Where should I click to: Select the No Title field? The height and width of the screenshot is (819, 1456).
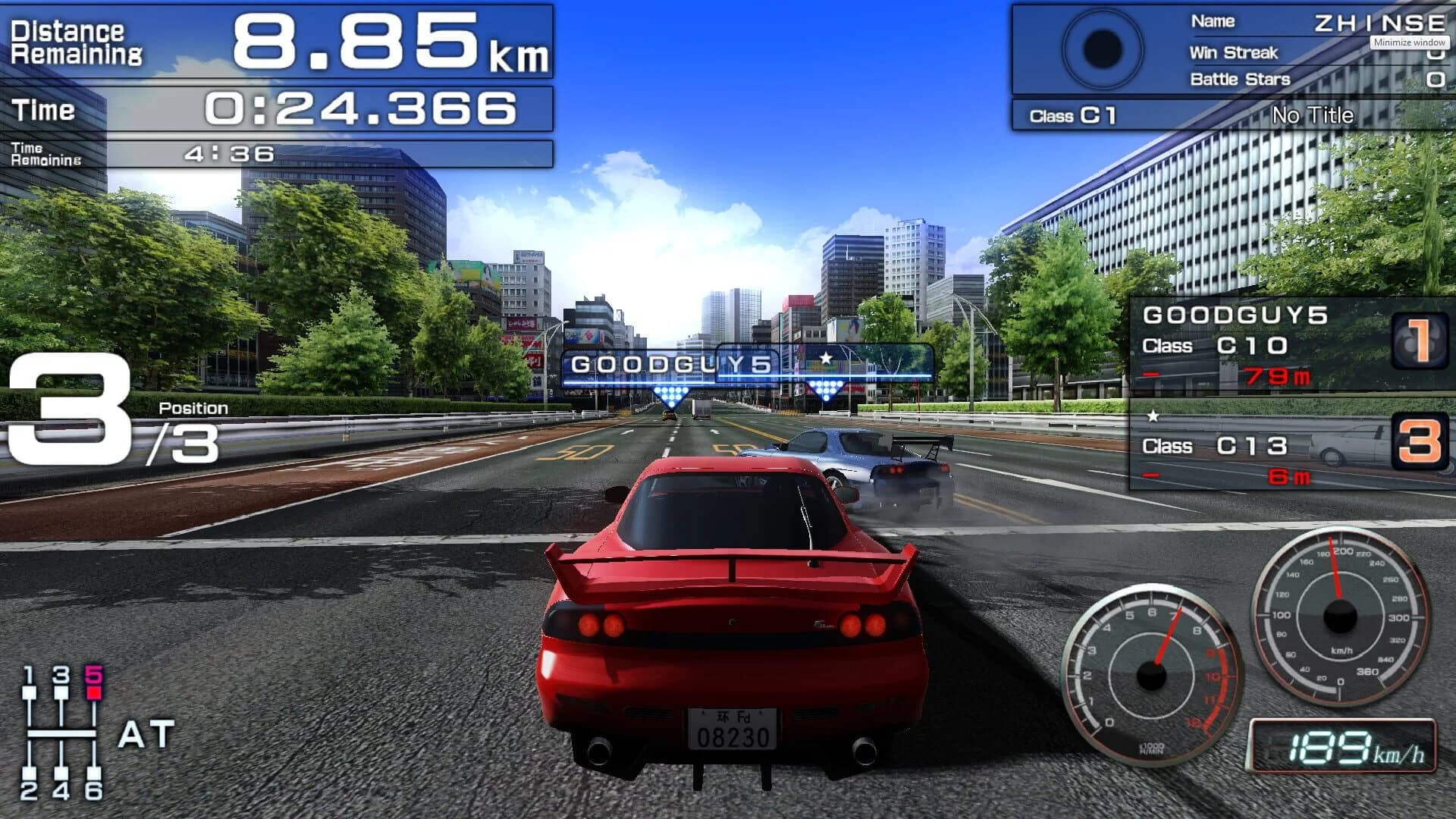pyautogui.click(x=1313, y=115)
